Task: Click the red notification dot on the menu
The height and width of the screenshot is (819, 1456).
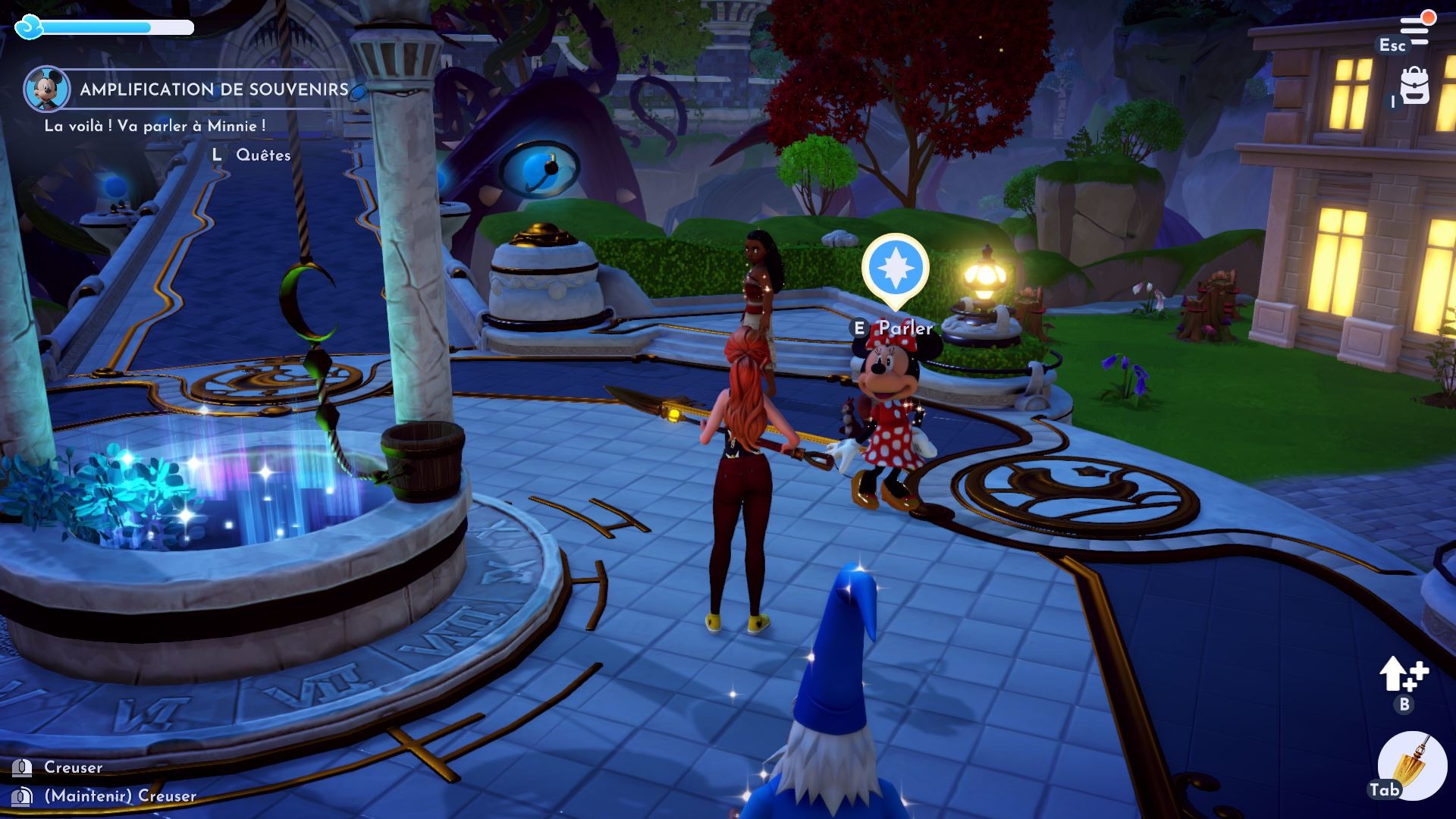Action: [1429, 17]
